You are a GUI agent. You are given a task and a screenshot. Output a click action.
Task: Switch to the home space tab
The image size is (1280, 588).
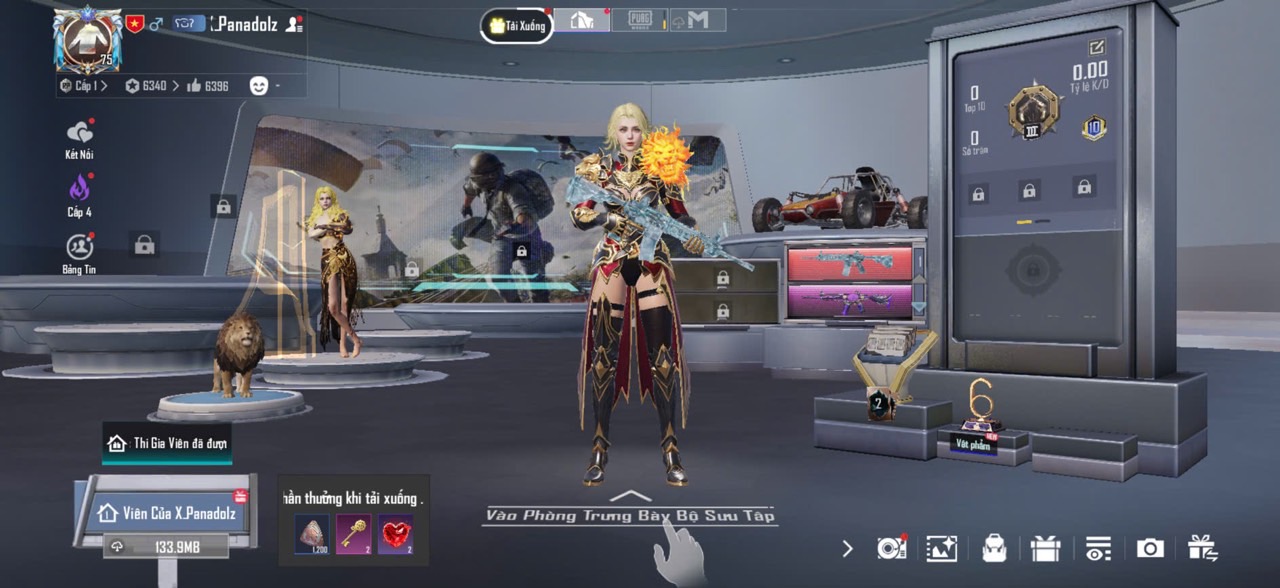coord(582,20)
